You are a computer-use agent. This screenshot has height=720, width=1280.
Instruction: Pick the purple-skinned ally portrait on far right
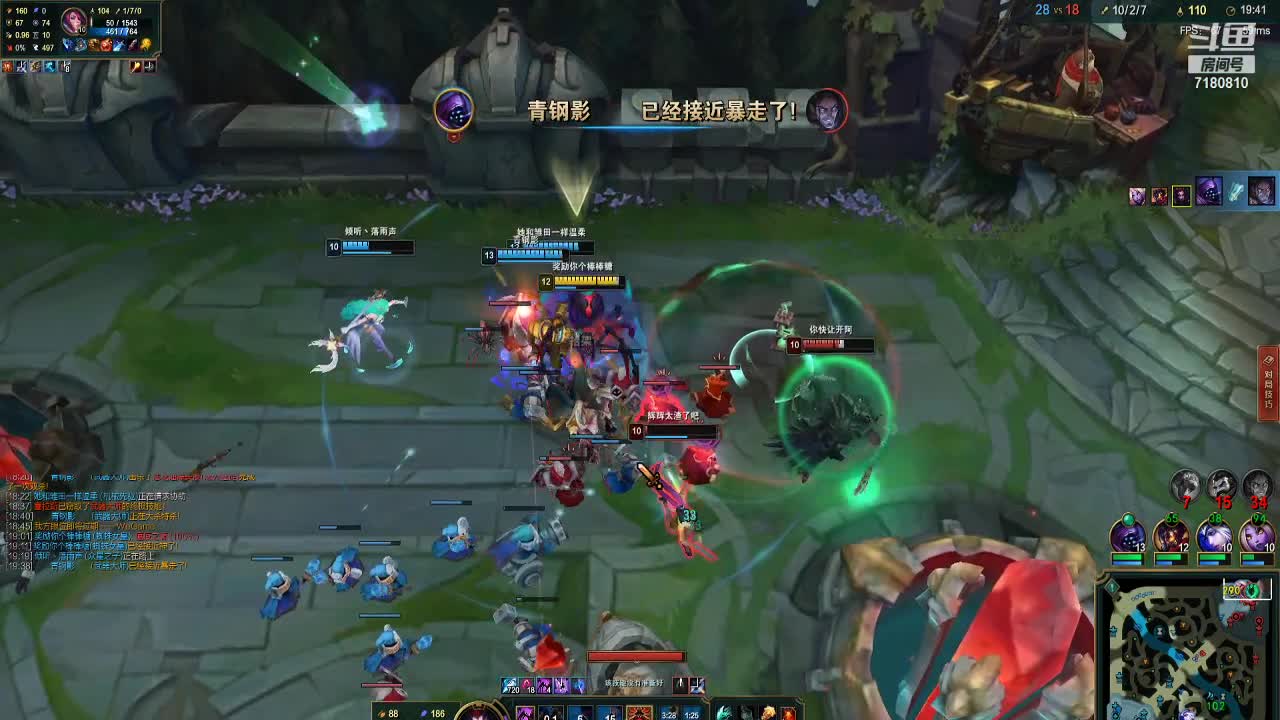[x=1257, y=536]
